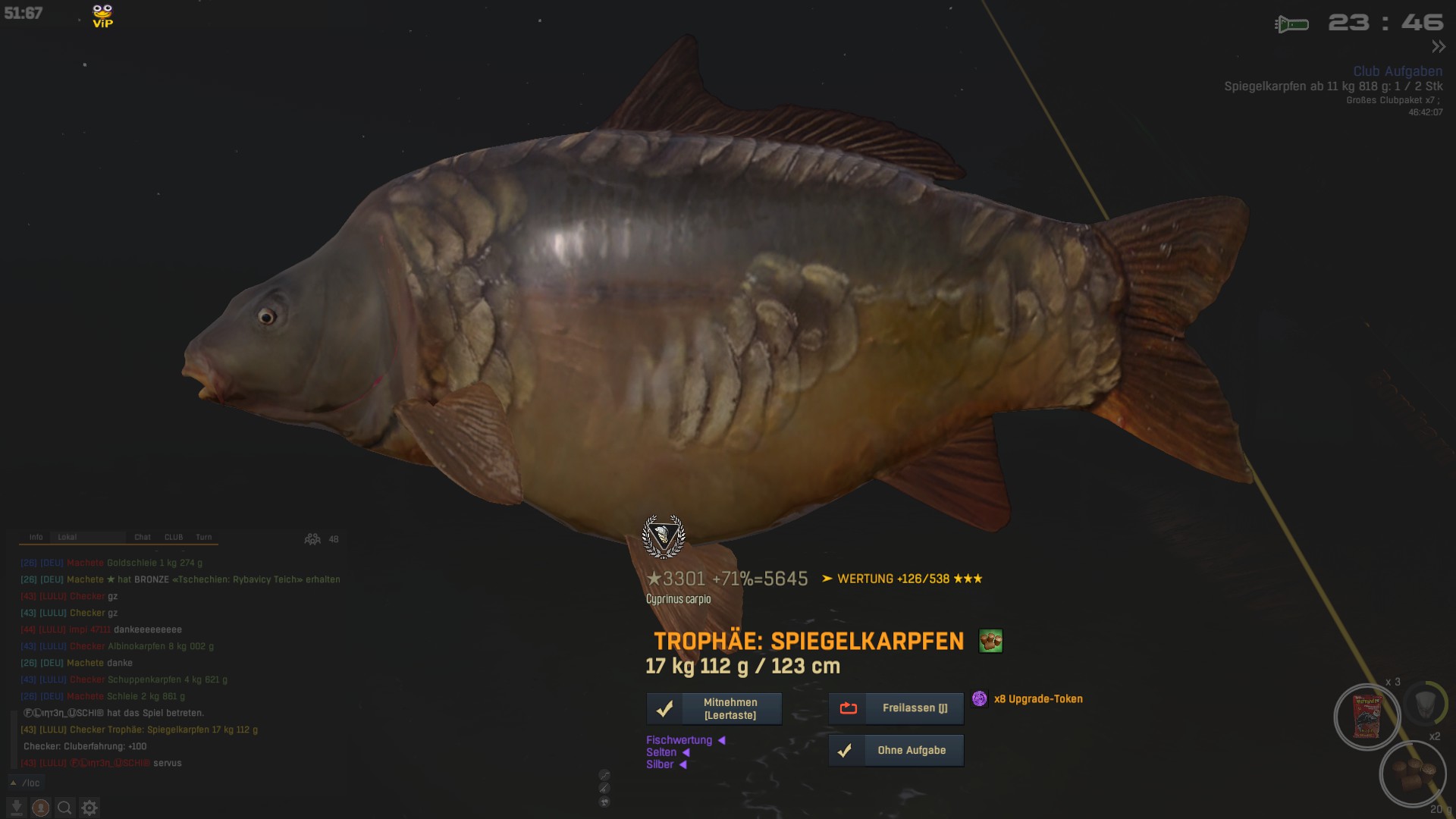Open the player profile icon

pos(41,808)
